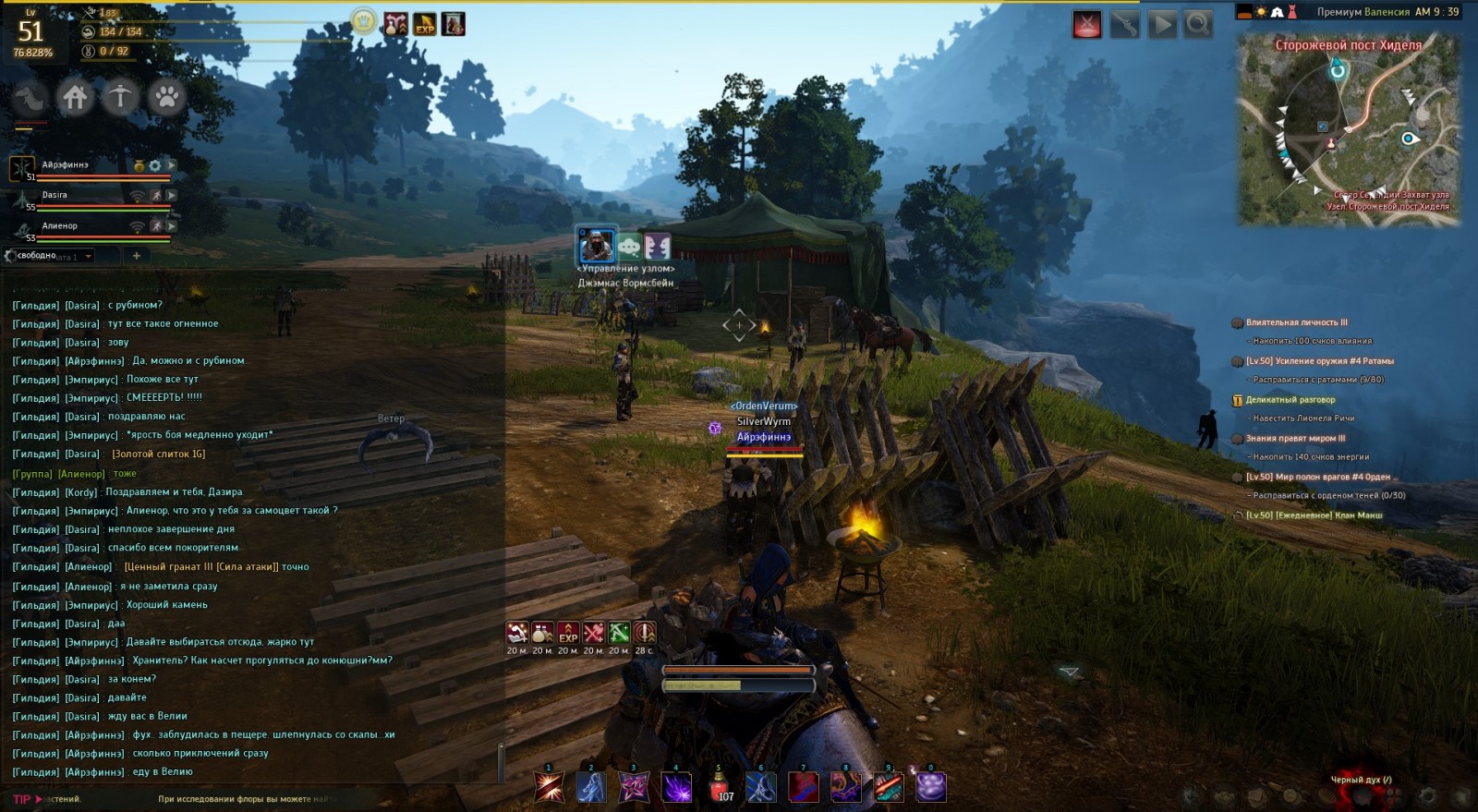This screenshot has width=1478, height=812.
Task: Add a new chat tab with plus
Action: click(x=136, y=256)
